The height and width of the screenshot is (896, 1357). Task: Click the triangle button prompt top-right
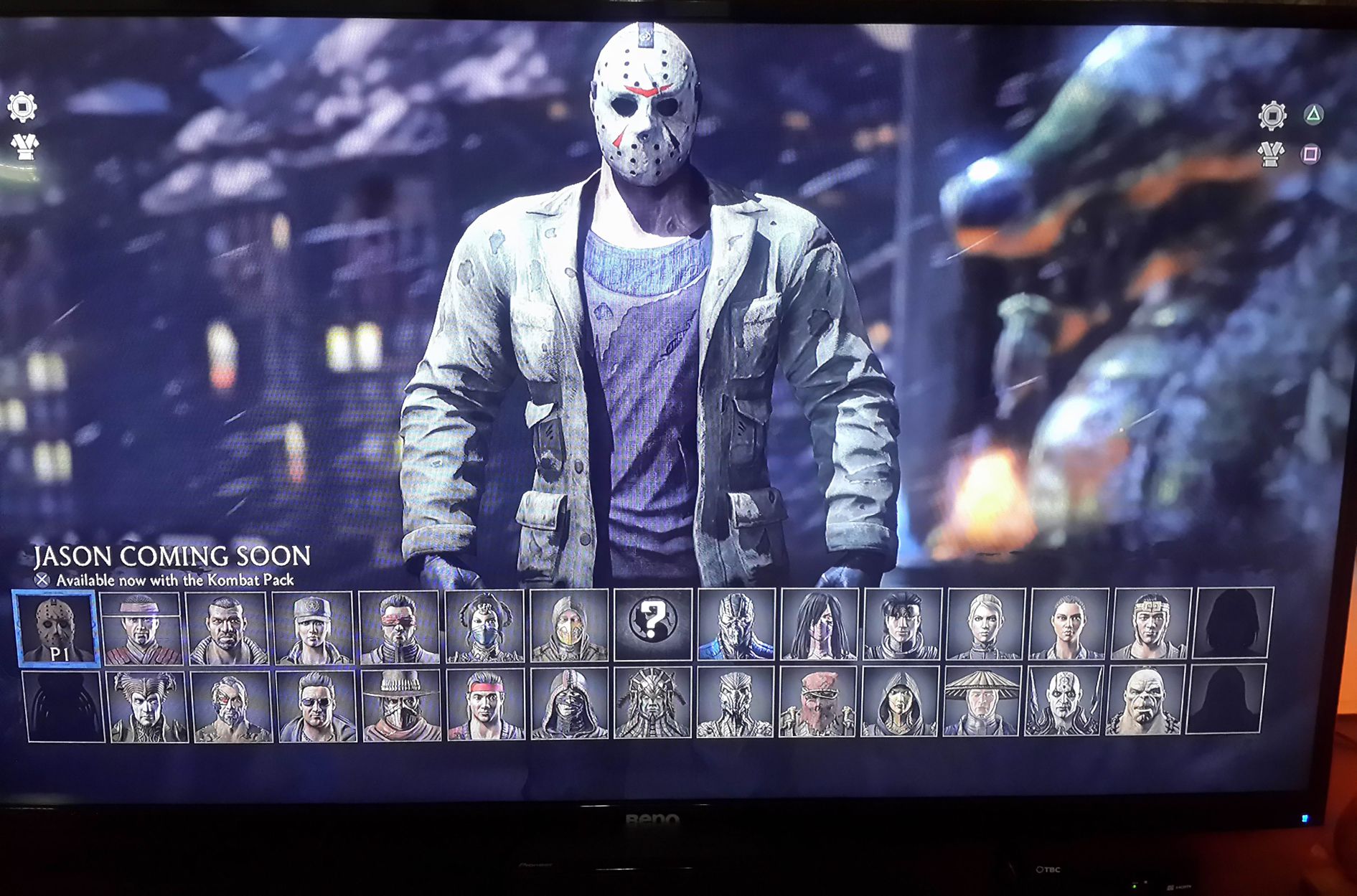1313,113
